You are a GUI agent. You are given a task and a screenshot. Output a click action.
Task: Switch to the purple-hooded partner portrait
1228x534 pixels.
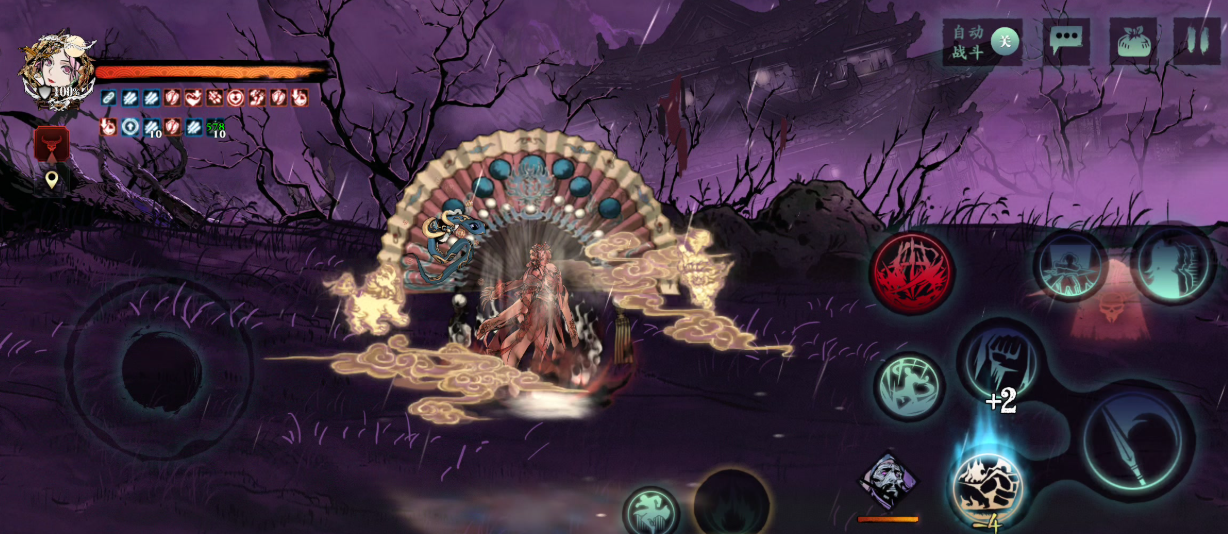coord(888,482)
